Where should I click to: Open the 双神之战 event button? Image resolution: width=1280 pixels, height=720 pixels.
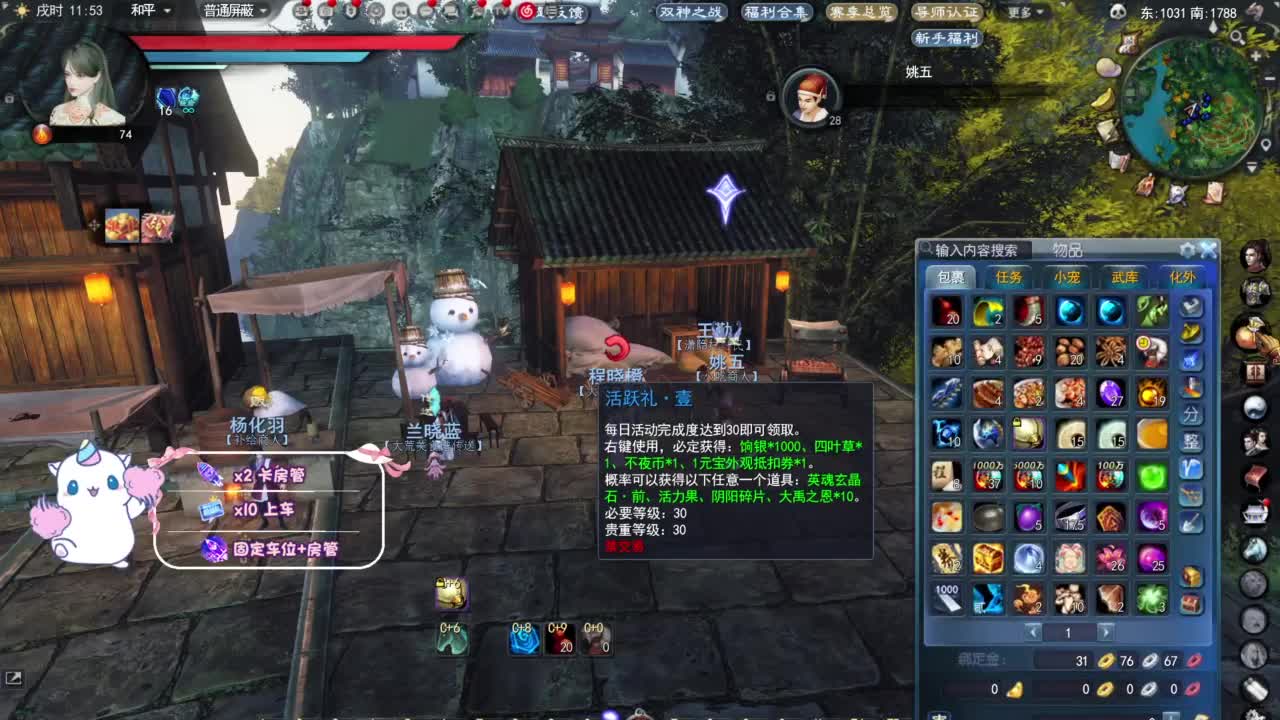(690, 14)
